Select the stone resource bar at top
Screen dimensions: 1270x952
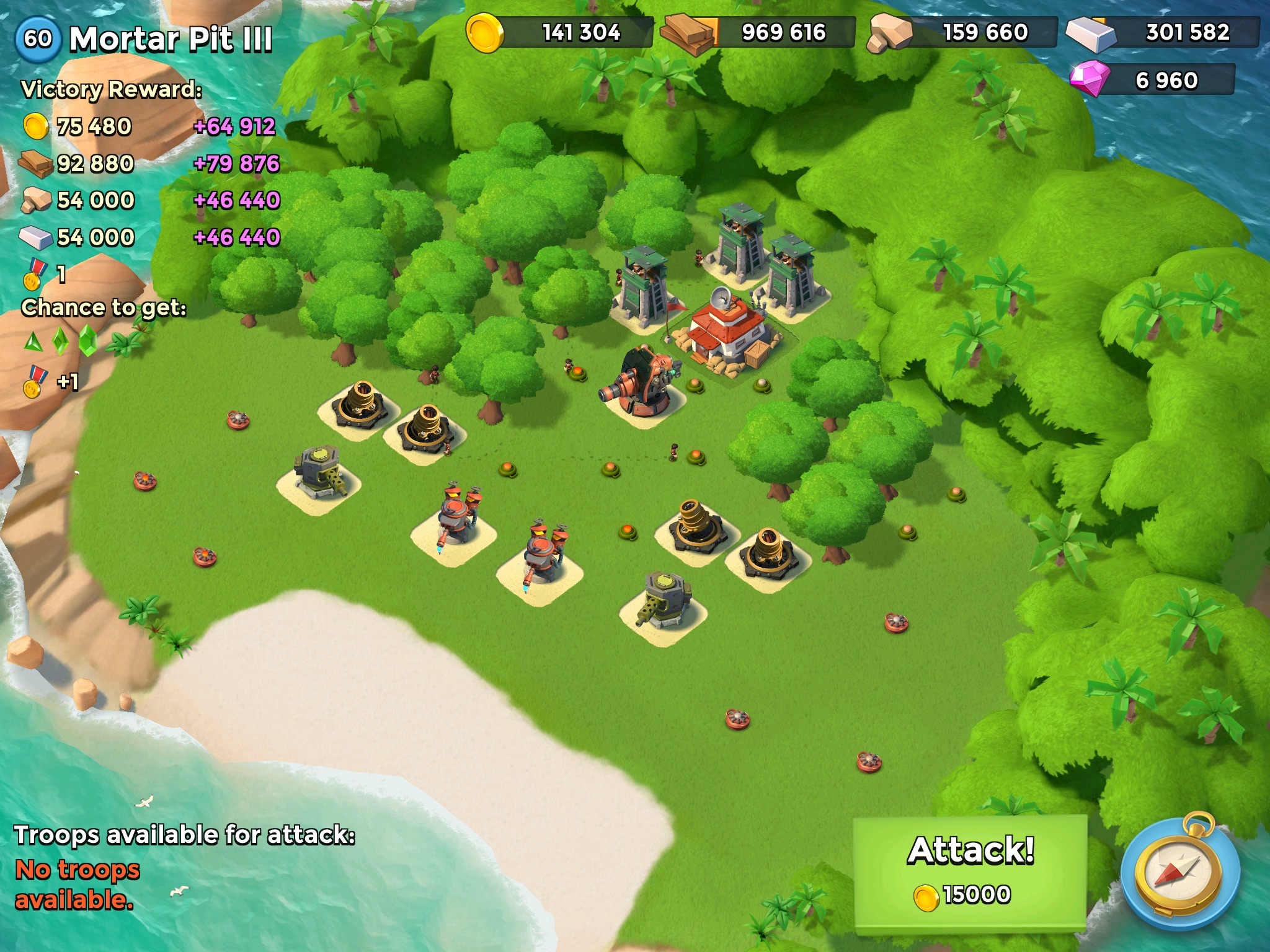(x=963, y=32)
